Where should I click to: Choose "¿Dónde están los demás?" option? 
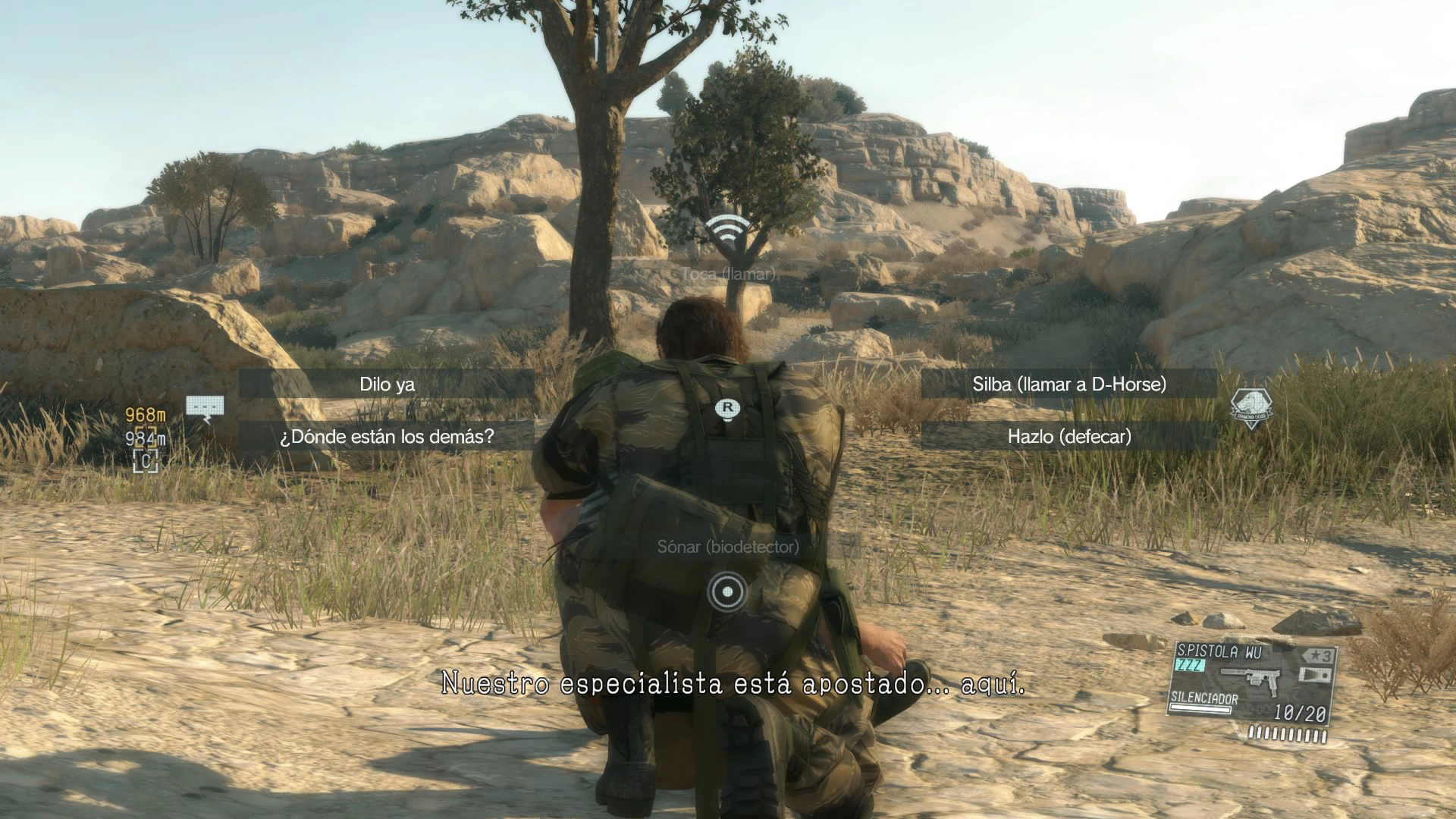(x=387, y=437)
